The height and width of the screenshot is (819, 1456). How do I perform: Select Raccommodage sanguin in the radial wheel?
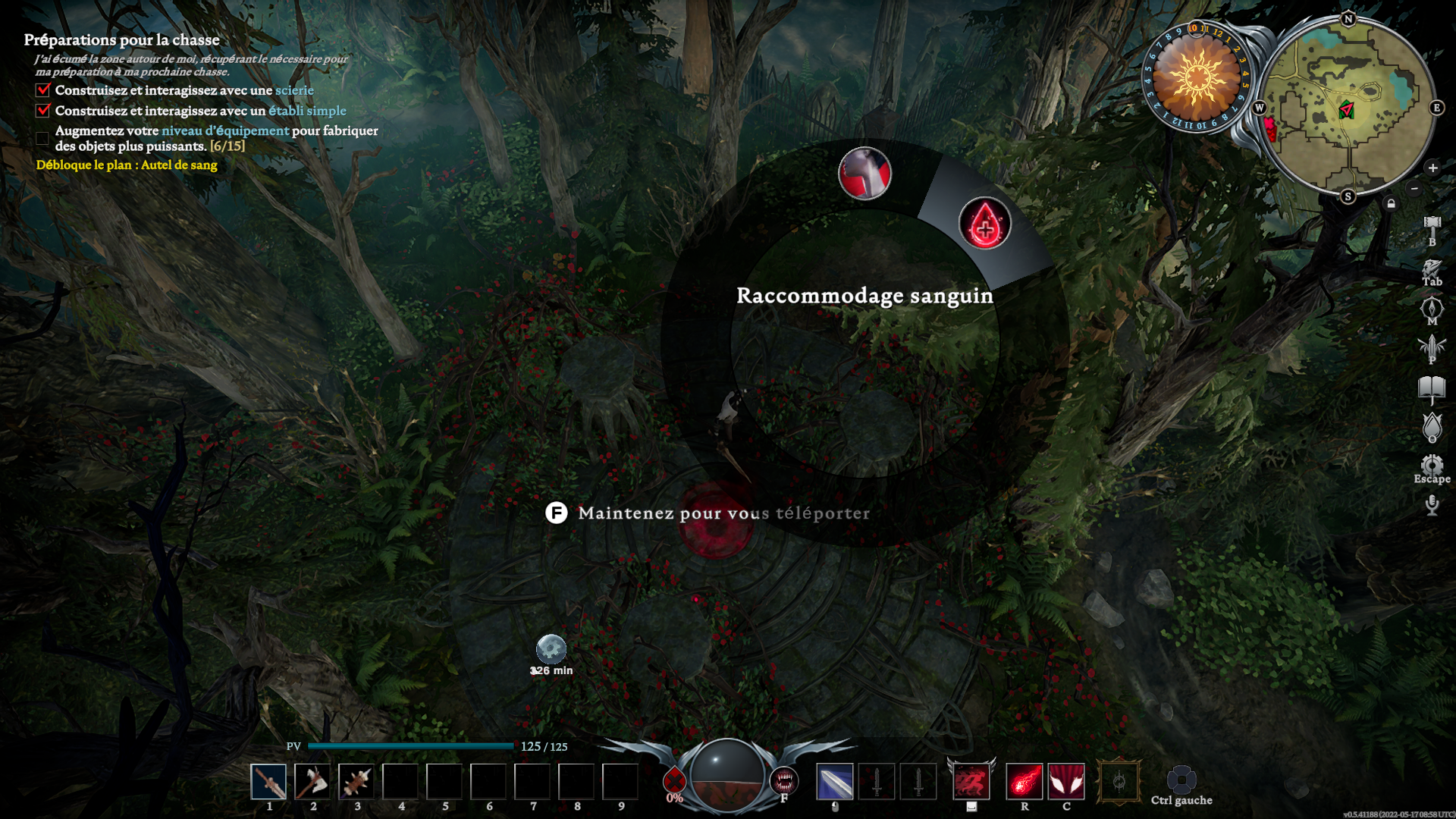pos(984,224)
